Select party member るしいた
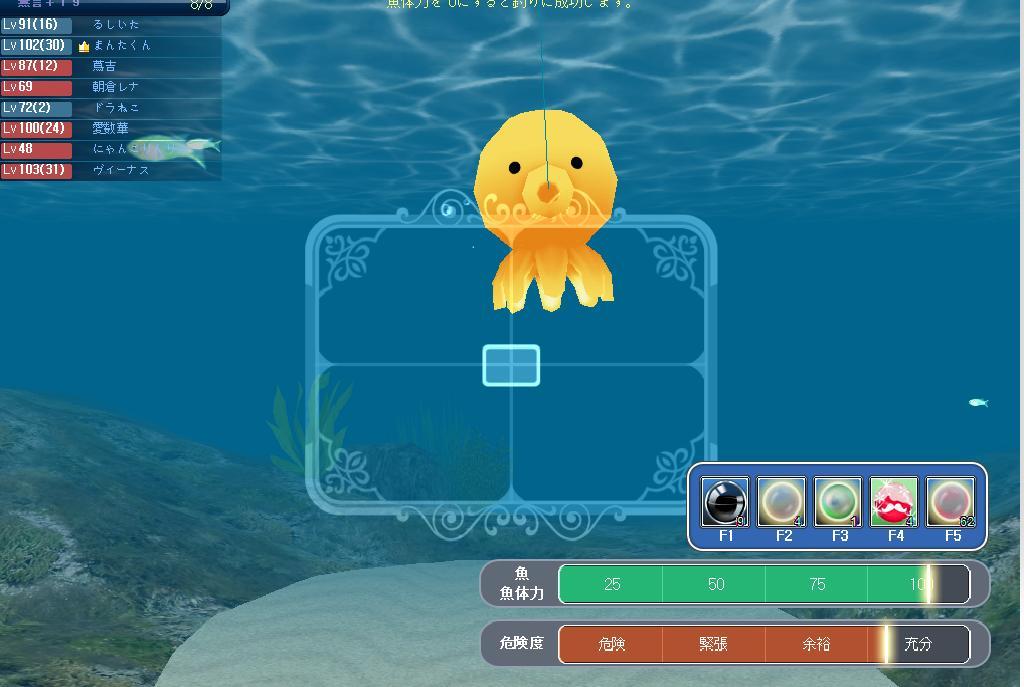The height and width of the screenshot is (687, 1024). pos(115,24)
